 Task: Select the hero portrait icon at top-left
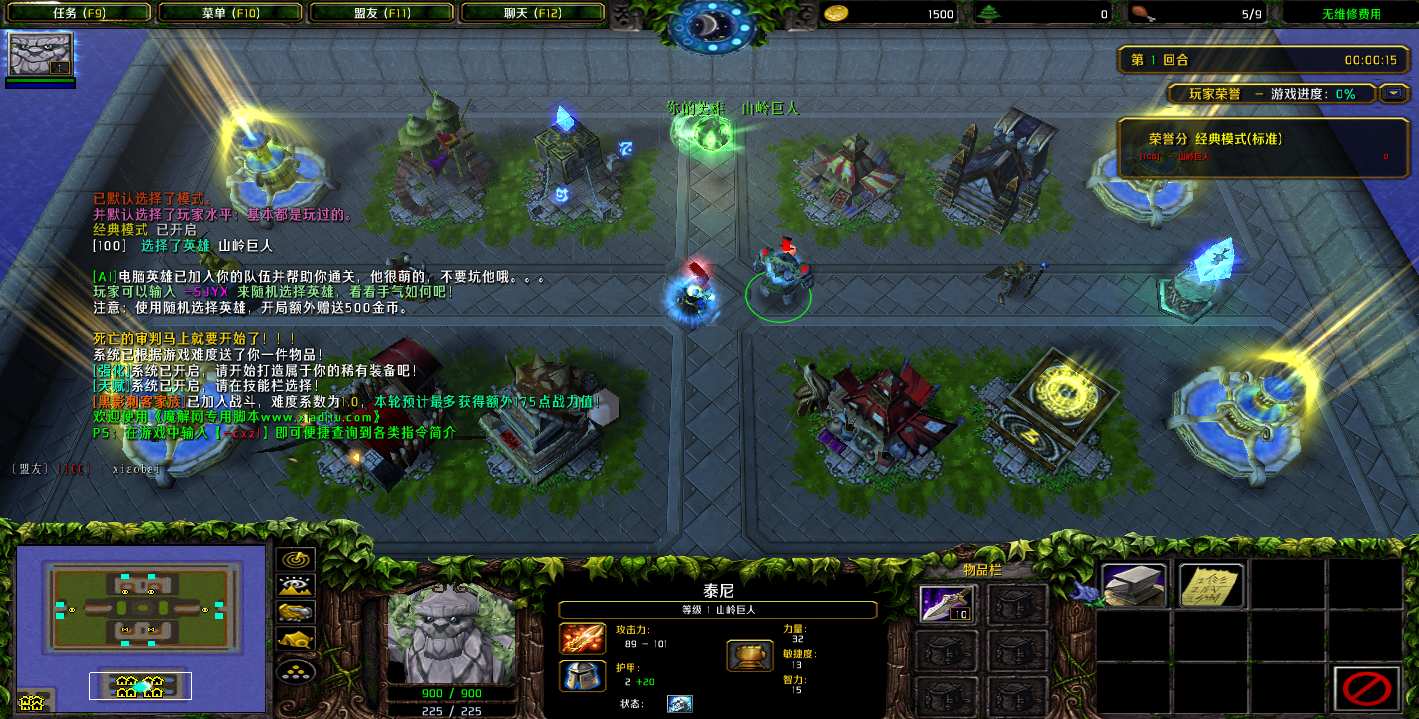coord(40,54)
